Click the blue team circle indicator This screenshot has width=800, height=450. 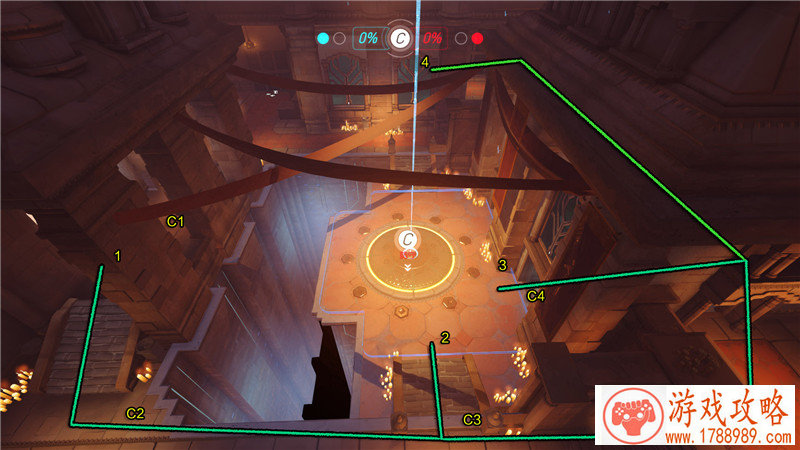[x=322, y=39]
